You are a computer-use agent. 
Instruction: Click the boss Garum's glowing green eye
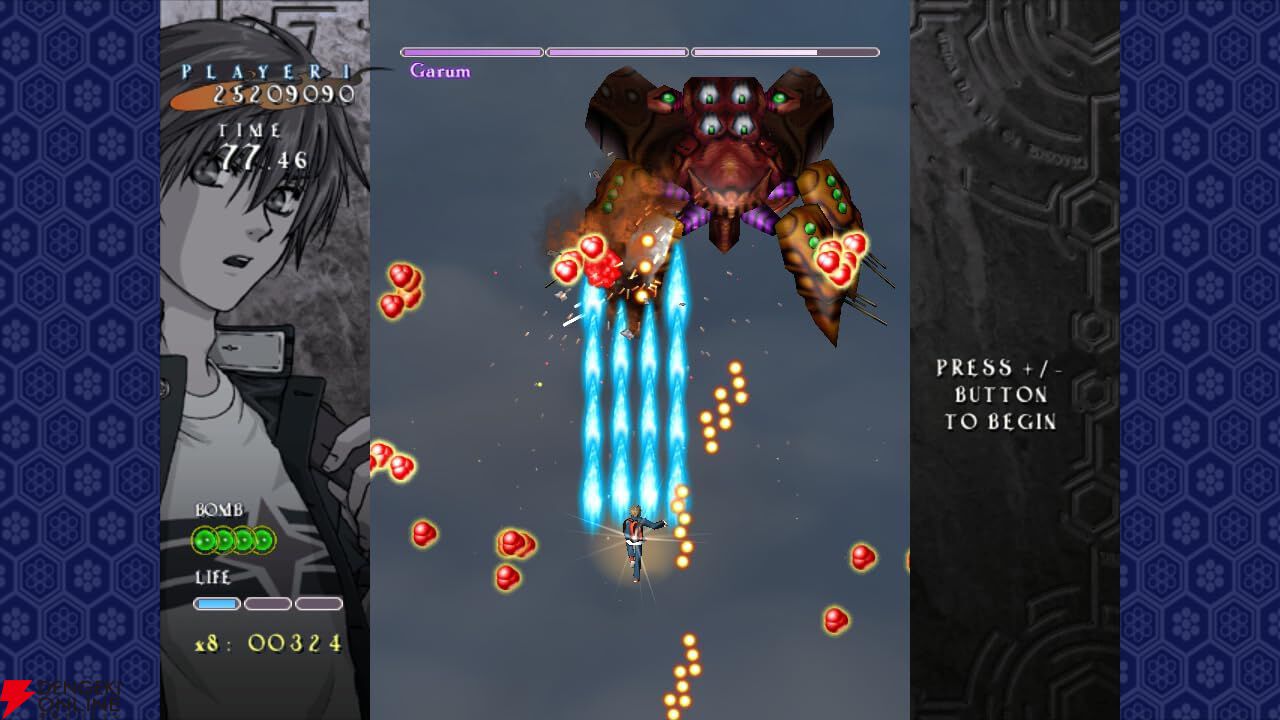[668, 98]
